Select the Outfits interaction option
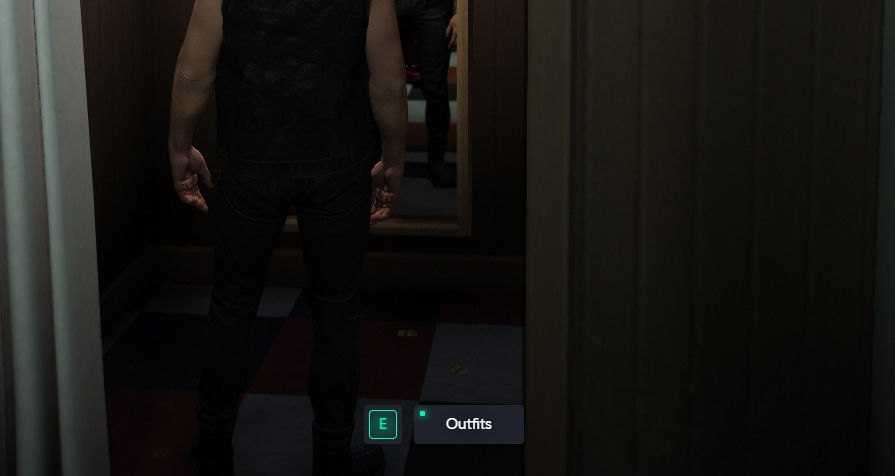895x476 pixels. click(468, 424)
